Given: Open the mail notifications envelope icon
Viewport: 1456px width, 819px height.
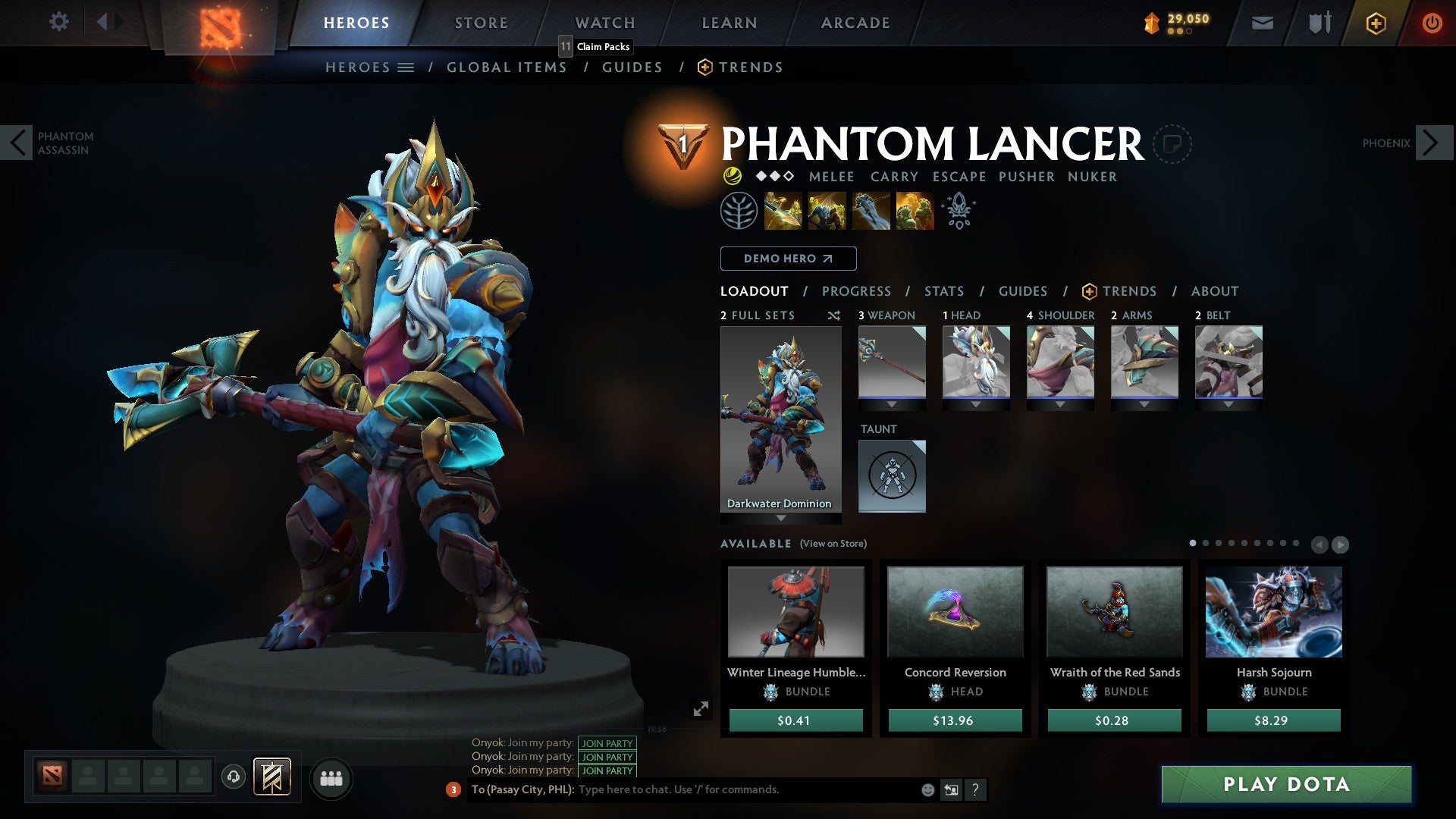Looking at the screenshot, I should pos(1262,23).
